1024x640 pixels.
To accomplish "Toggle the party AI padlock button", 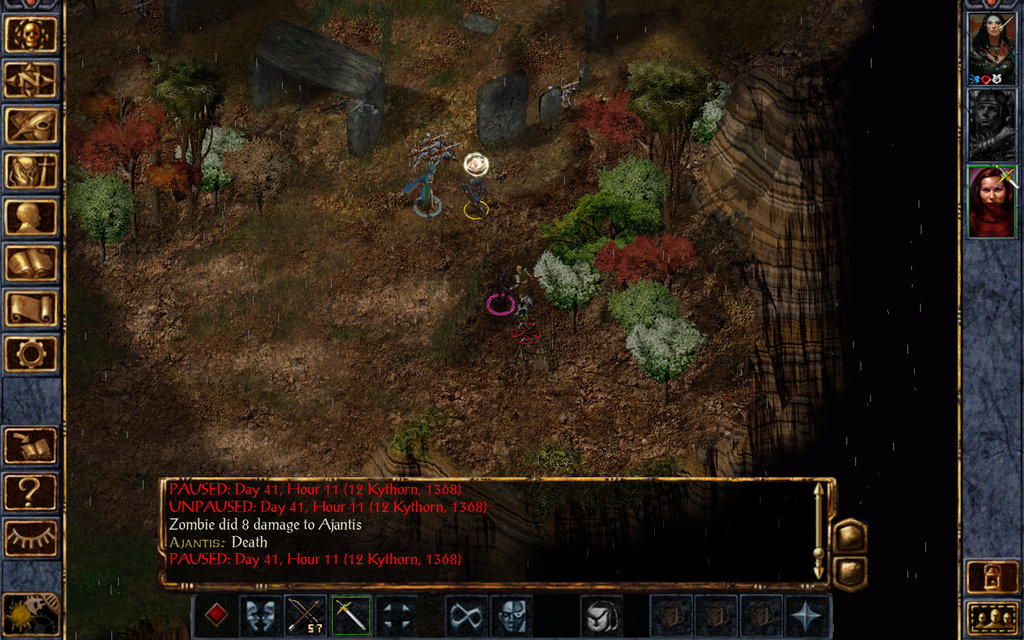I will [x=991, y=577].
